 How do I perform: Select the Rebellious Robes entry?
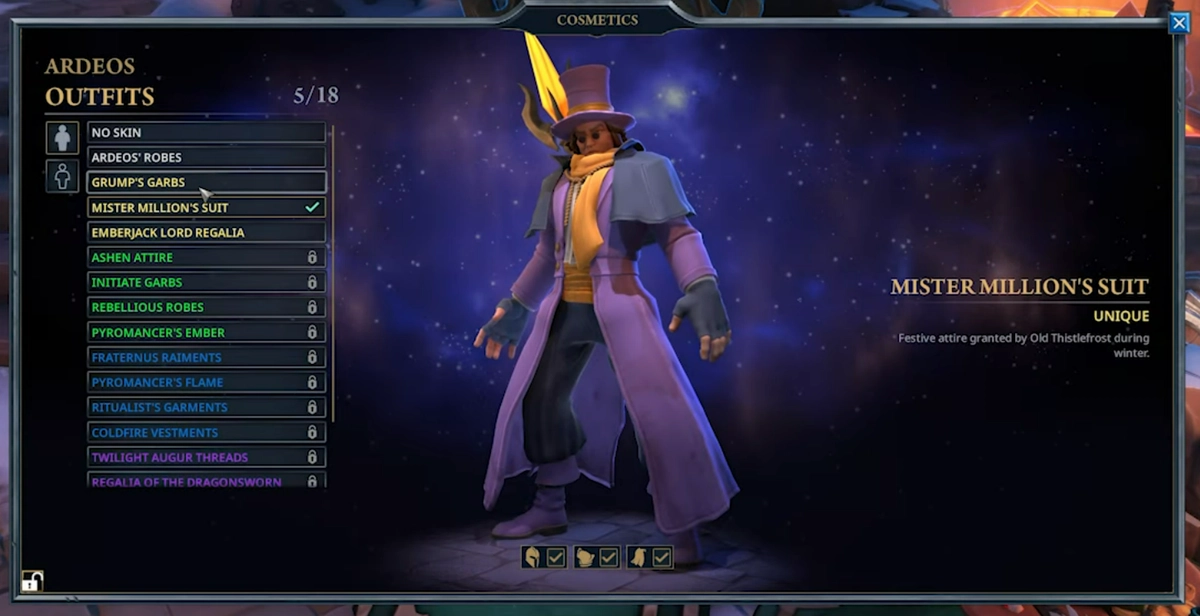(206, 307)
